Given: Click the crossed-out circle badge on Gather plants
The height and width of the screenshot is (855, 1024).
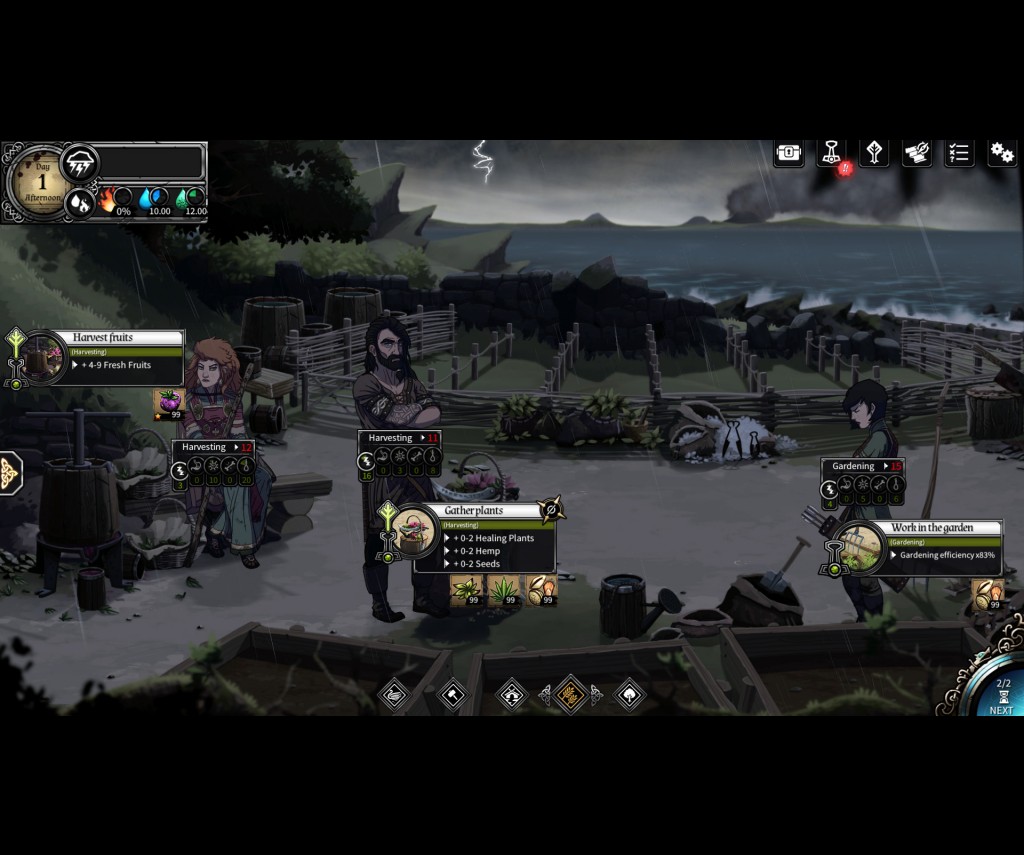Looking at the screenshot, I should [x=549, y=511].
